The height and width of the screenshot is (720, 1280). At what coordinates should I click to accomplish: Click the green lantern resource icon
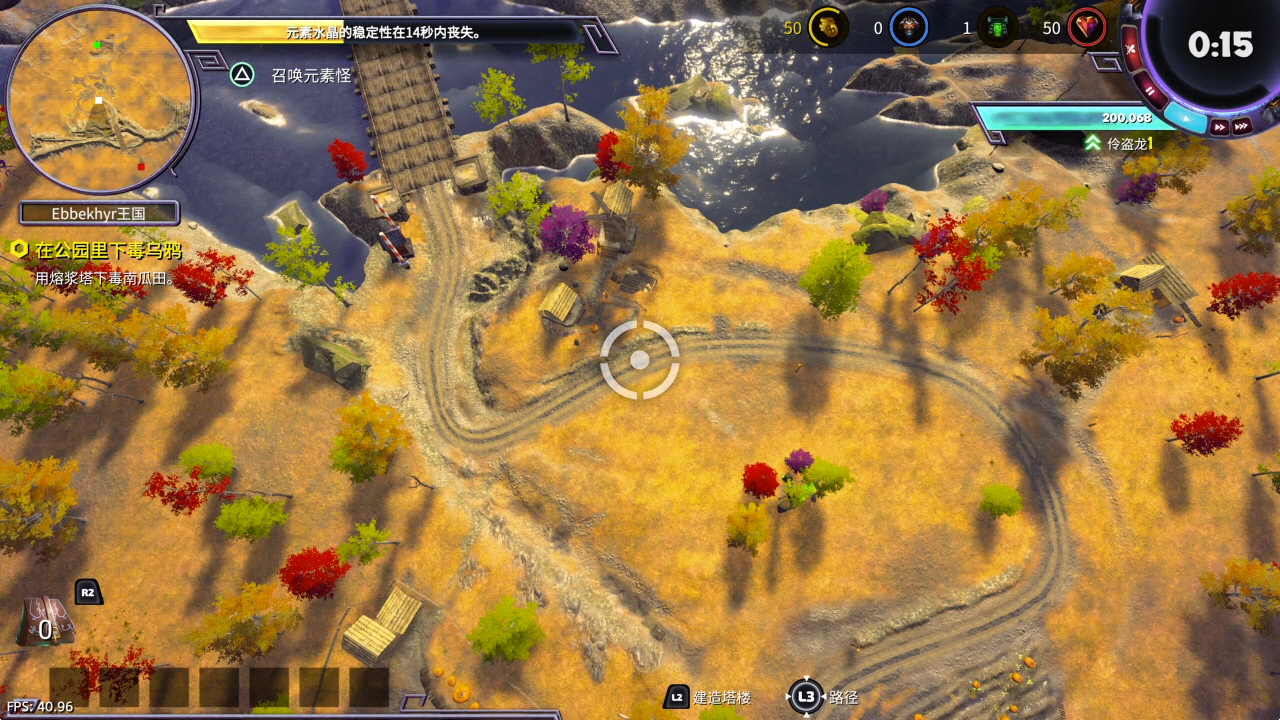pyautogui.click(x=997, y=28)
